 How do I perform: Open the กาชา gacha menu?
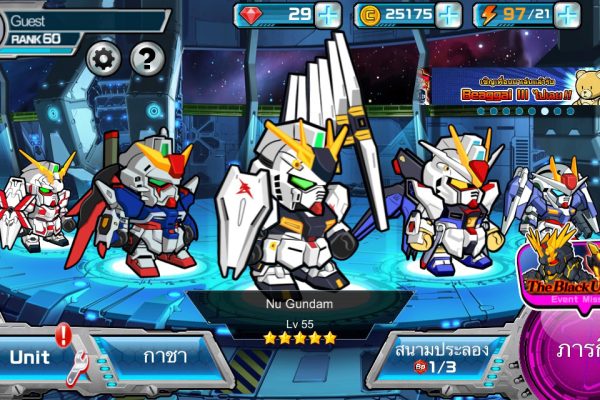tap(160, 357)
